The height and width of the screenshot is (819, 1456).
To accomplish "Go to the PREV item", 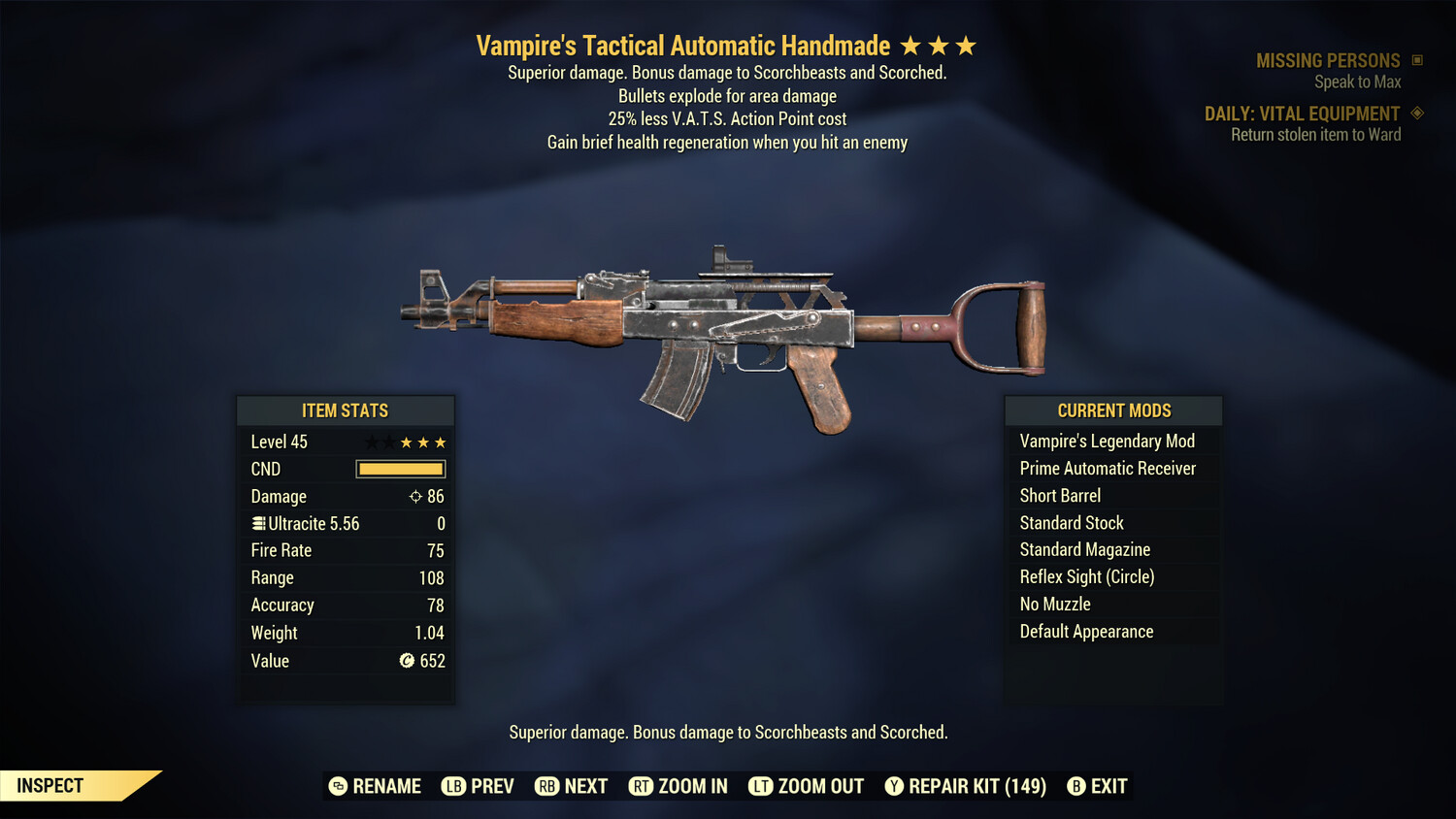I will (478, 786).
